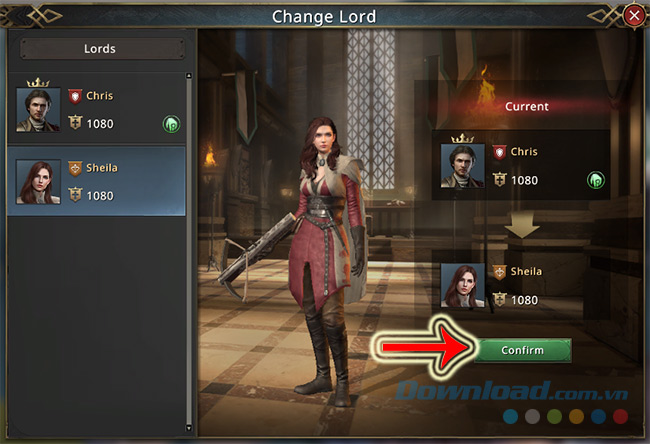Choose Sheila in the Lords list
Viewport: 650px width, 444px height.
pos(98,181)
